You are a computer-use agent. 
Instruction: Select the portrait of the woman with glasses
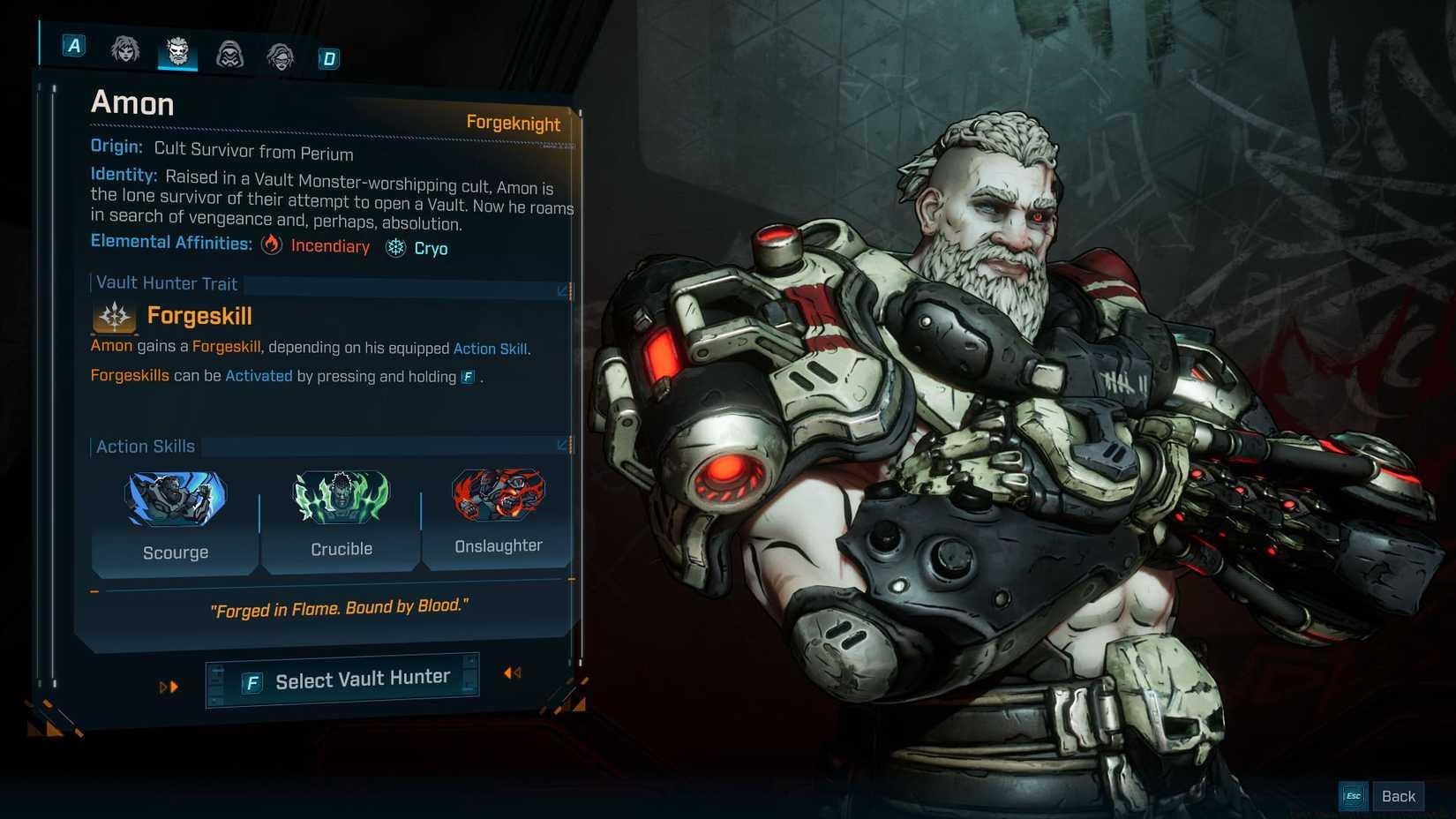click(280, 55)
